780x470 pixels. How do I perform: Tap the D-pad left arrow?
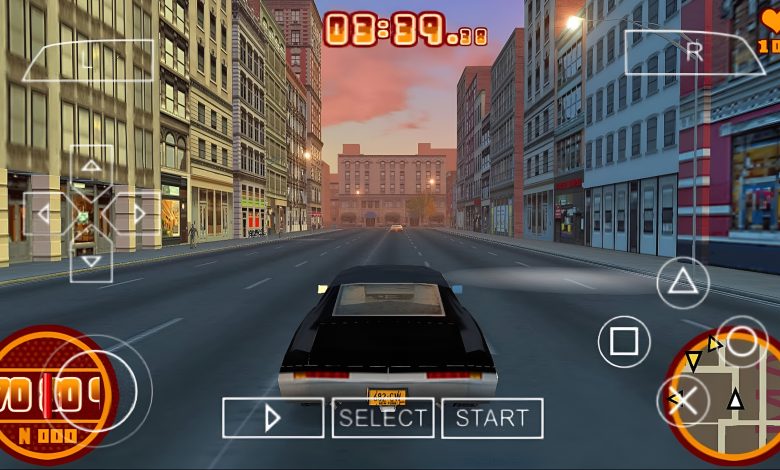pos(43,214)
